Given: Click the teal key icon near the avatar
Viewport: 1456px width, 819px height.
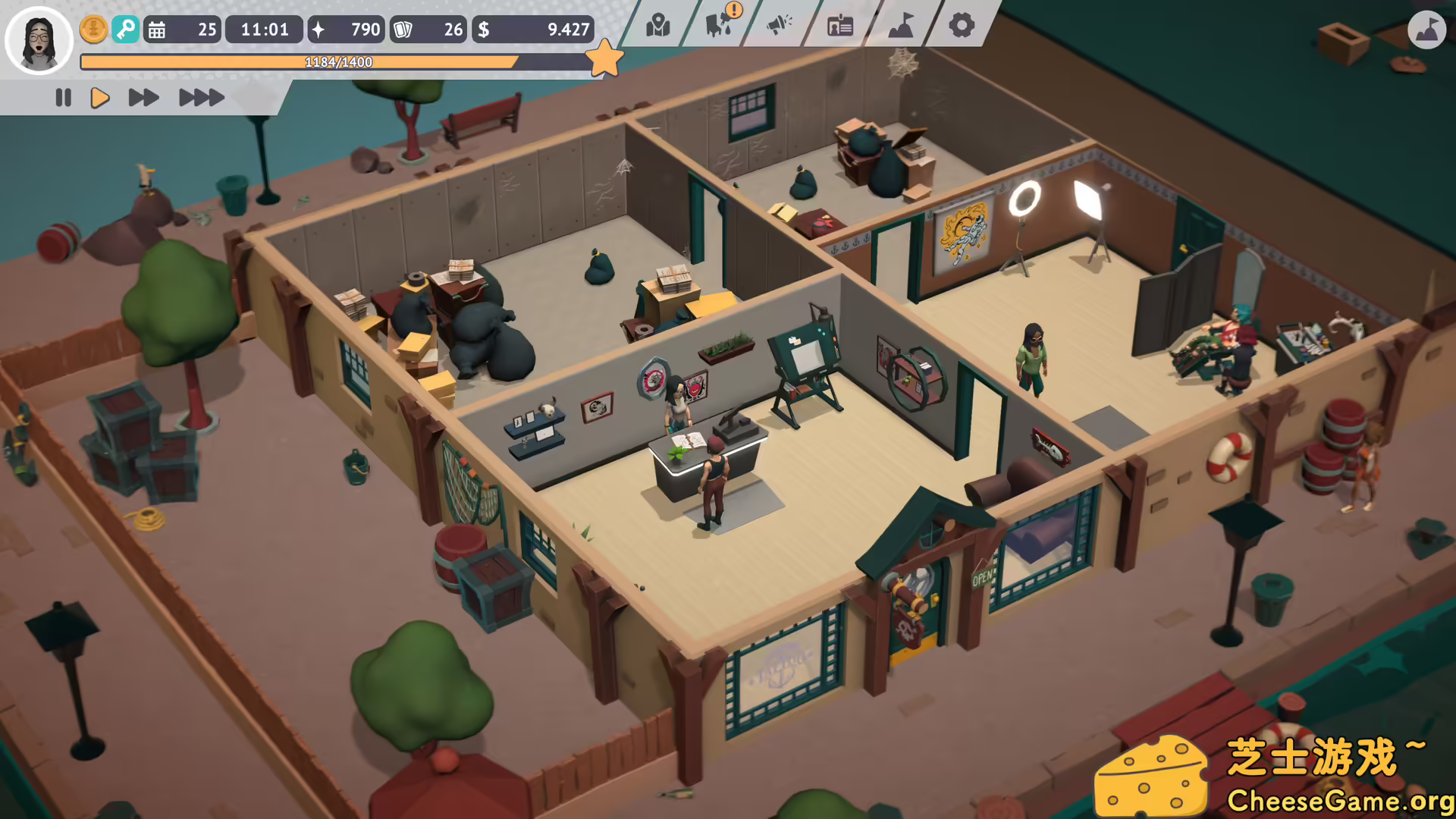Looking at the screenshot, I should 126,30.
